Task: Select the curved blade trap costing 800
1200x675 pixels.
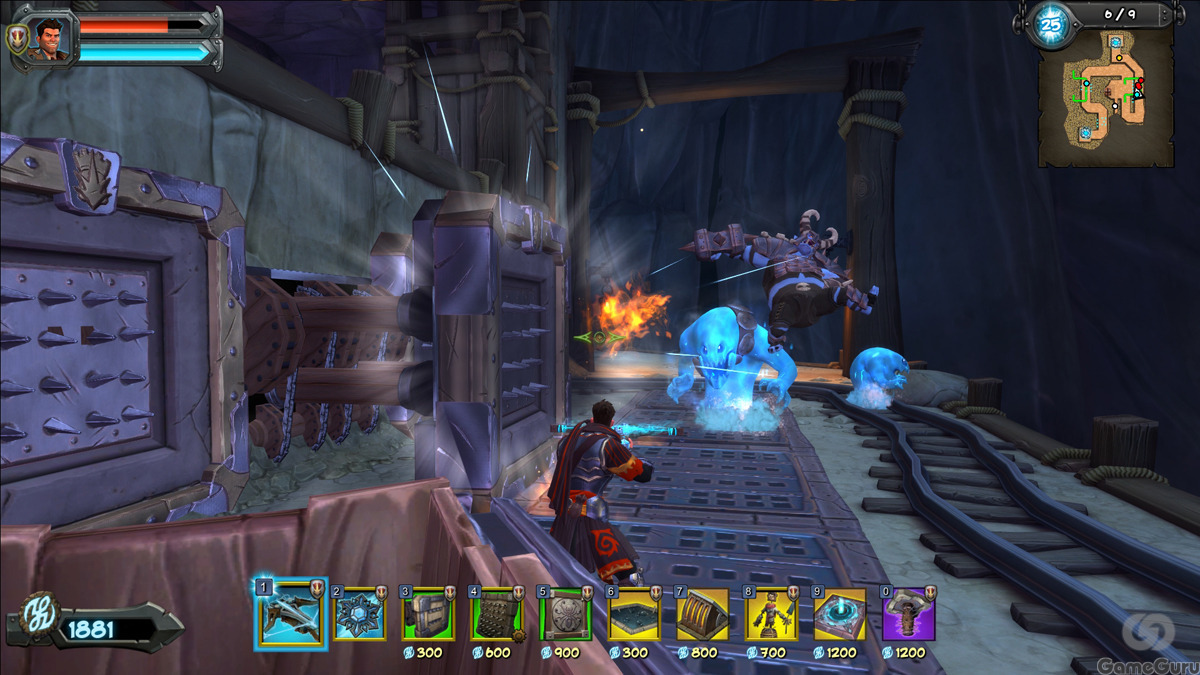Action: (702, 614)
